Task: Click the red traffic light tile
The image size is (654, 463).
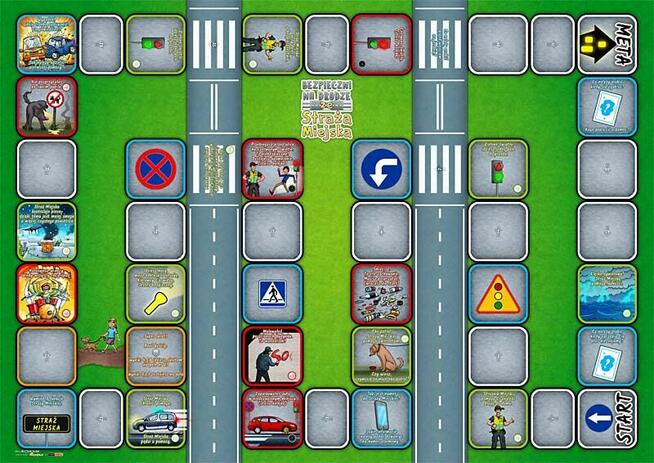Action: [x=381, y=44]
